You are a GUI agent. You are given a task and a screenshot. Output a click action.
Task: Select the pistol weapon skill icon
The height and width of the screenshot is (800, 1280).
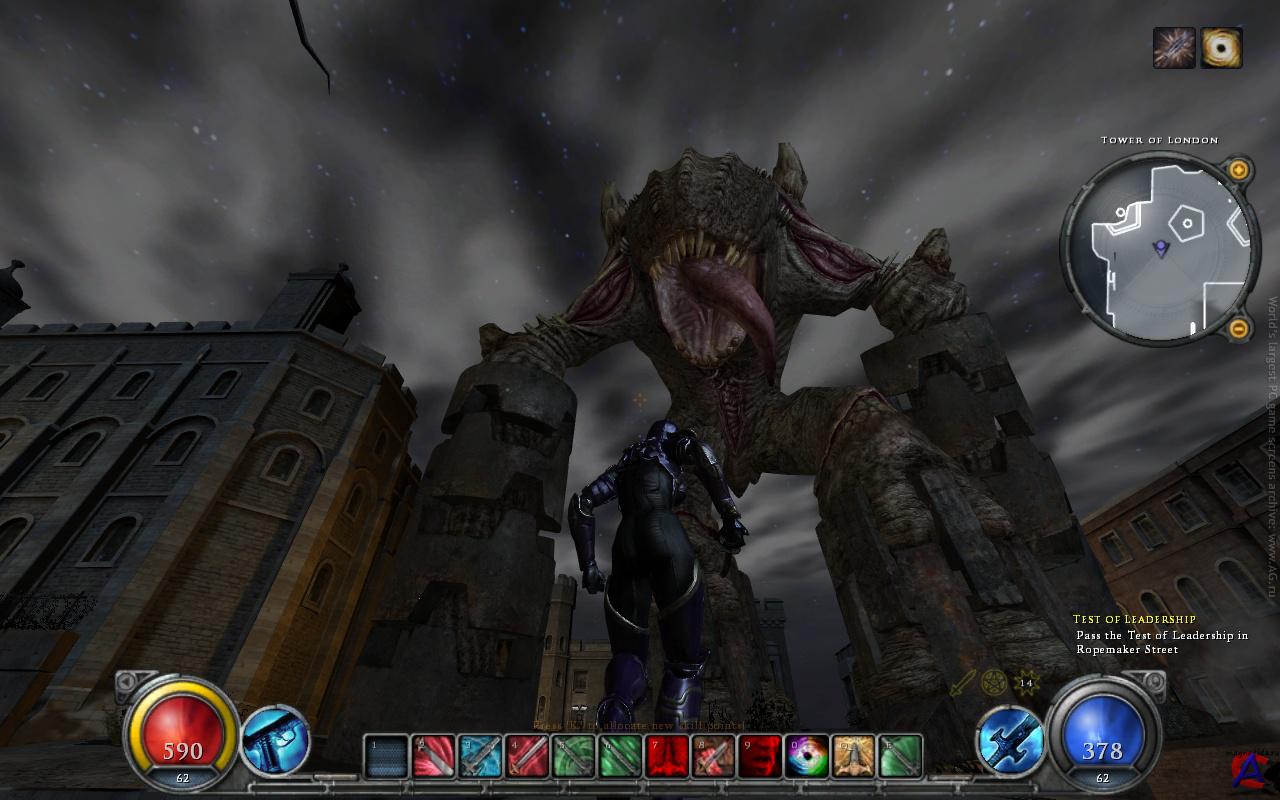click(x=275, y=741)
